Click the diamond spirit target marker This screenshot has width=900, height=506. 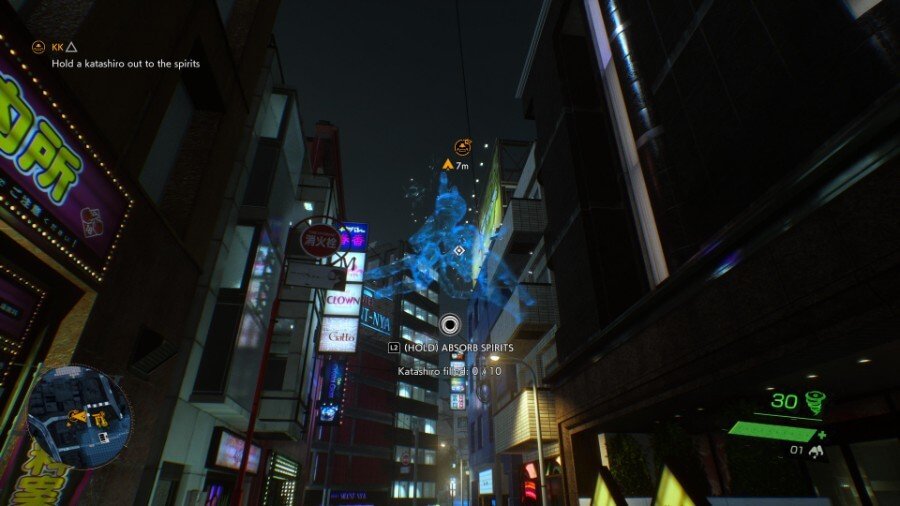(x=459, y=250)
